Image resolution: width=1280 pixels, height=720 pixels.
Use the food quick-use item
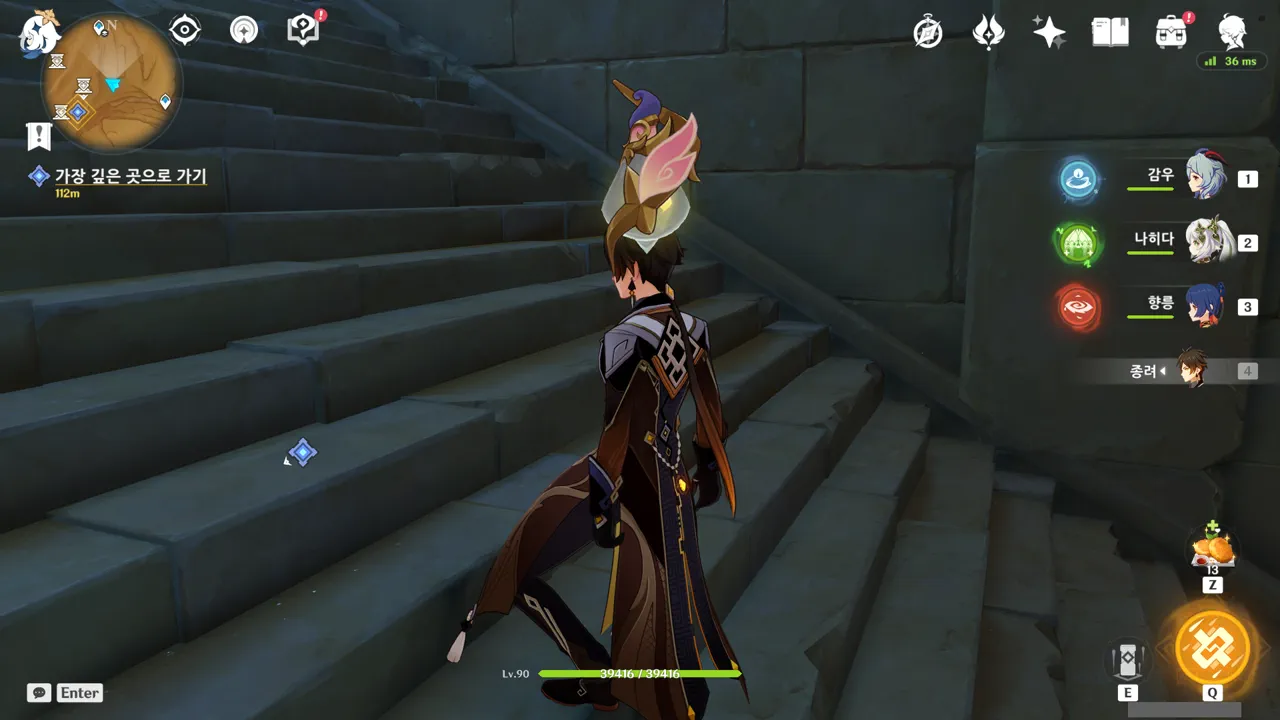pos(1212,549)
